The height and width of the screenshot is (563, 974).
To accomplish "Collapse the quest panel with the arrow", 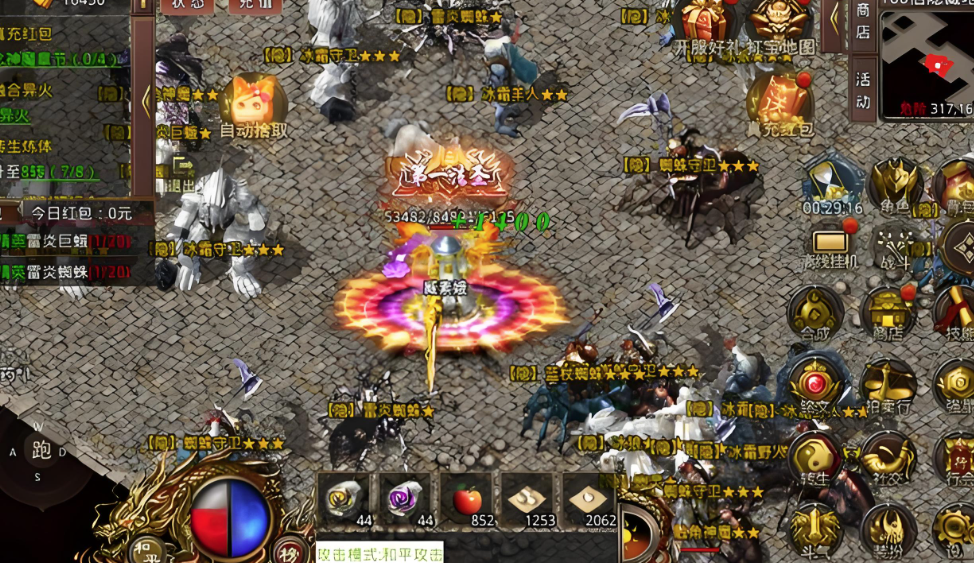I will tap(145, 100).
